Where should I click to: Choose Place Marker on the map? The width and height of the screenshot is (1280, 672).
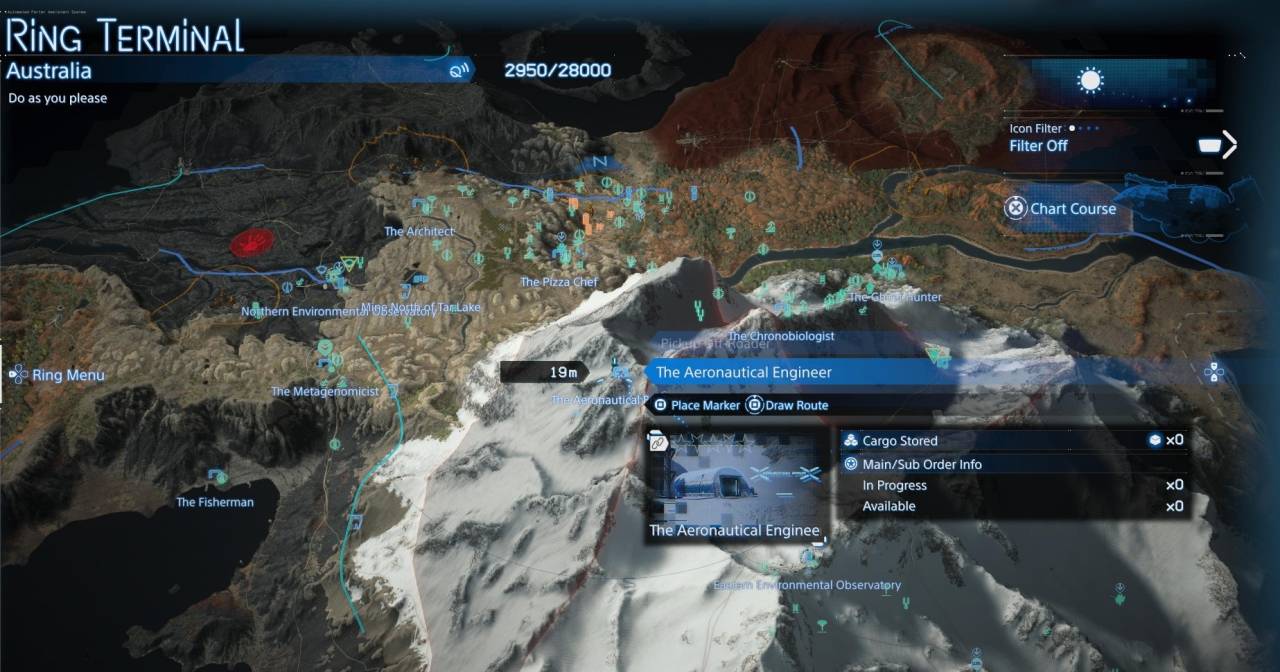tap(697, 406)
